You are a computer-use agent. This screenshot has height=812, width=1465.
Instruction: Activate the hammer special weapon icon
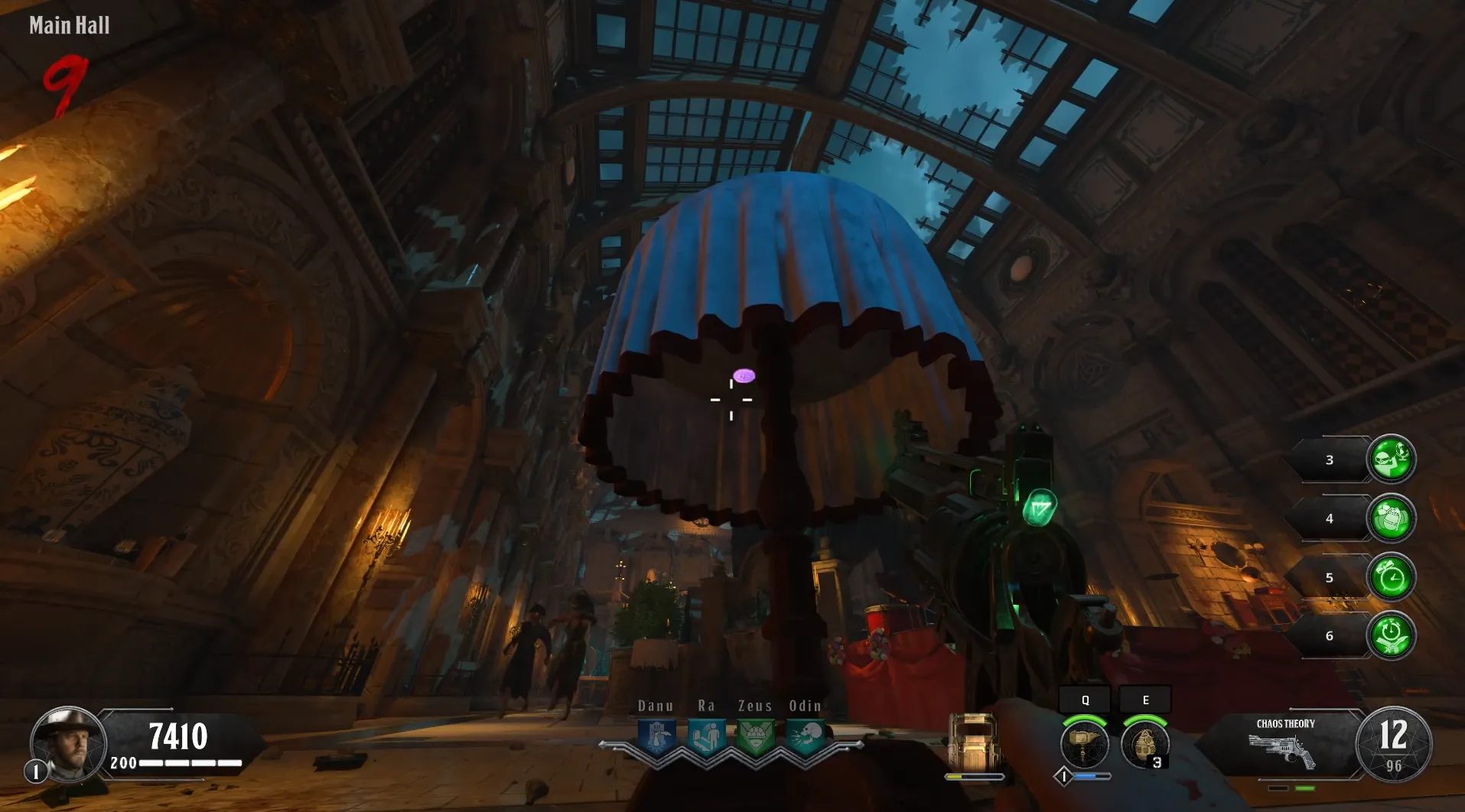click(x=1084, y=744)
